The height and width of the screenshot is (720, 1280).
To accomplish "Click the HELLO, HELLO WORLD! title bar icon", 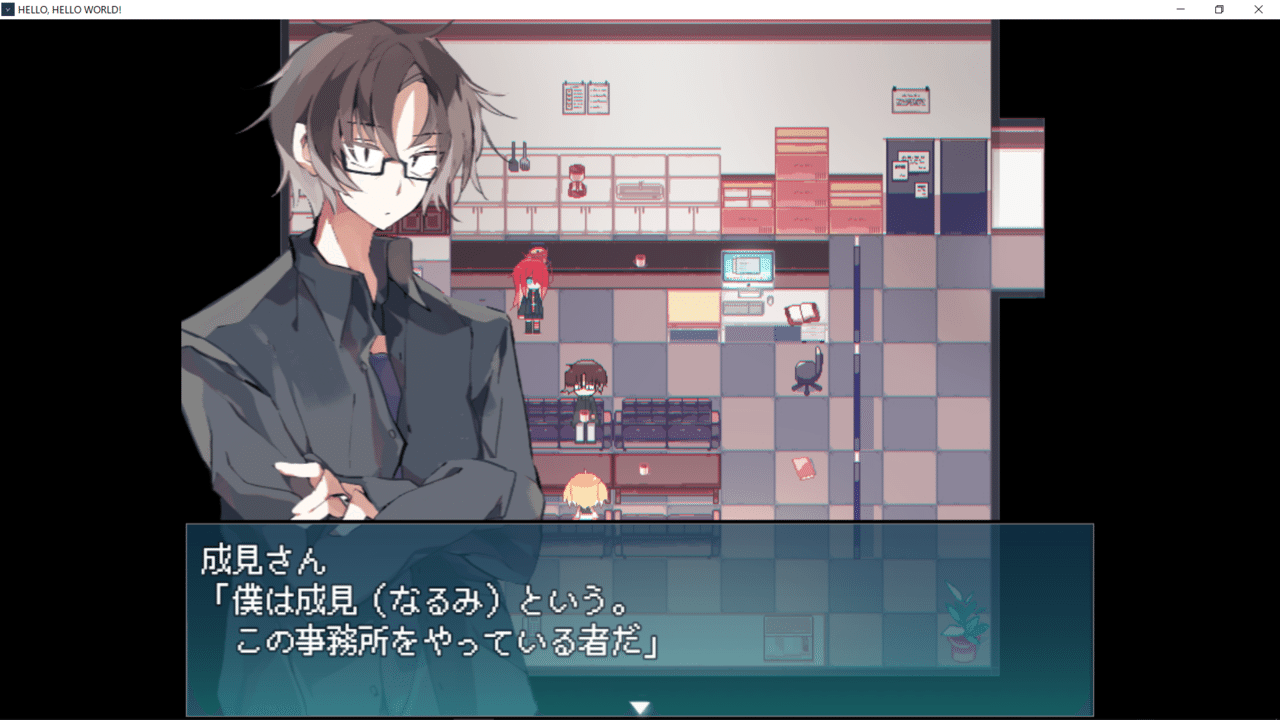I will 8,10.
